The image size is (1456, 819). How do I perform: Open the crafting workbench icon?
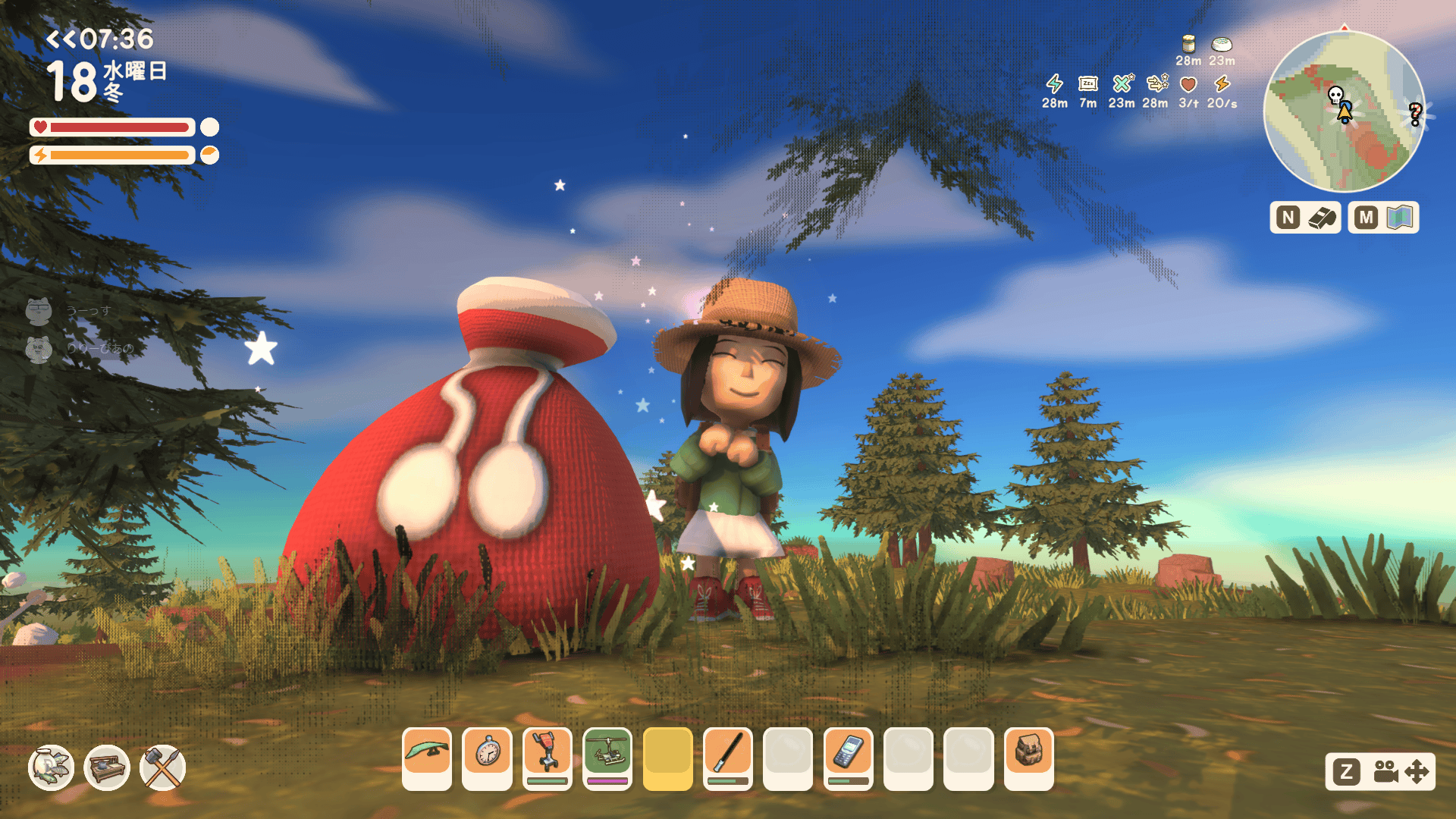click(107, 767)
